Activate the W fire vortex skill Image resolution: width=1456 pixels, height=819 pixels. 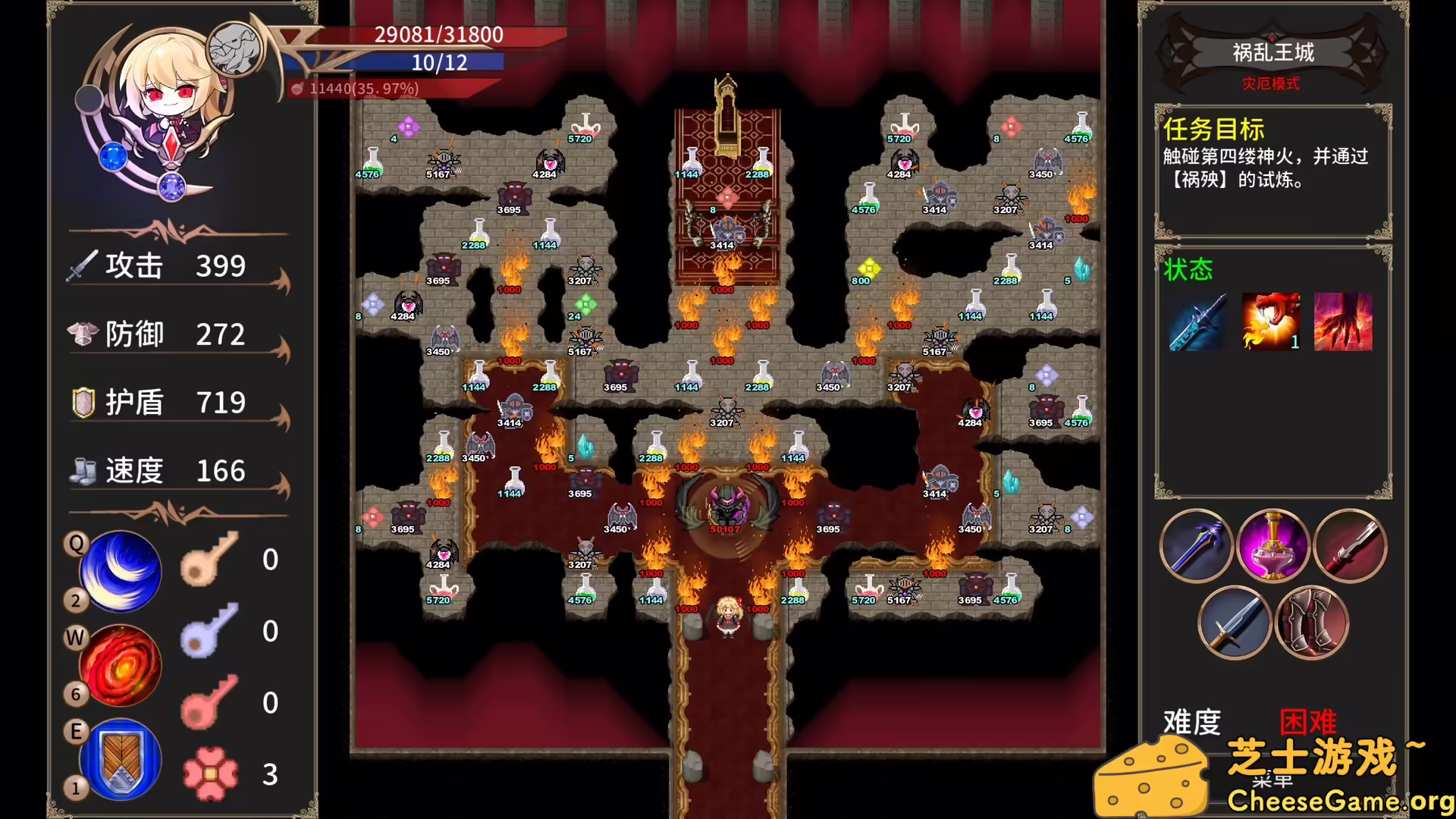[120, 666]
